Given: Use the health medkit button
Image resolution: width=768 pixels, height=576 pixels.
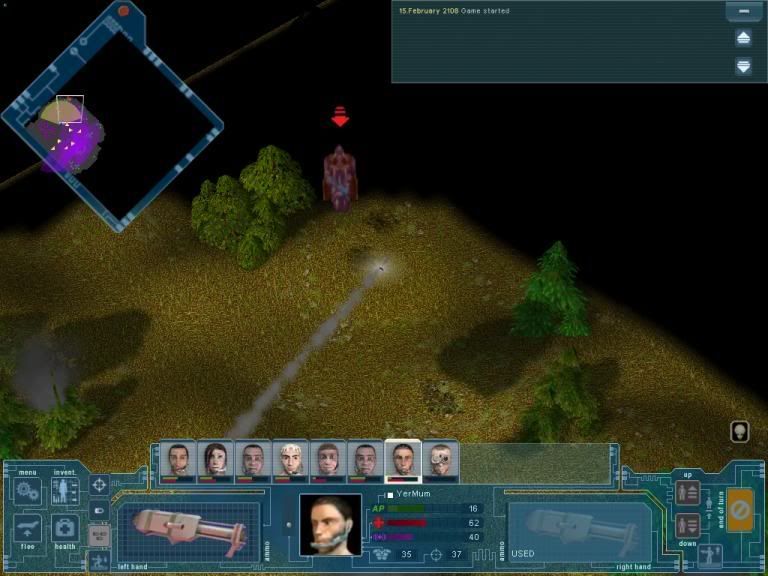Looking at the screenshot, I should (65, 528).
